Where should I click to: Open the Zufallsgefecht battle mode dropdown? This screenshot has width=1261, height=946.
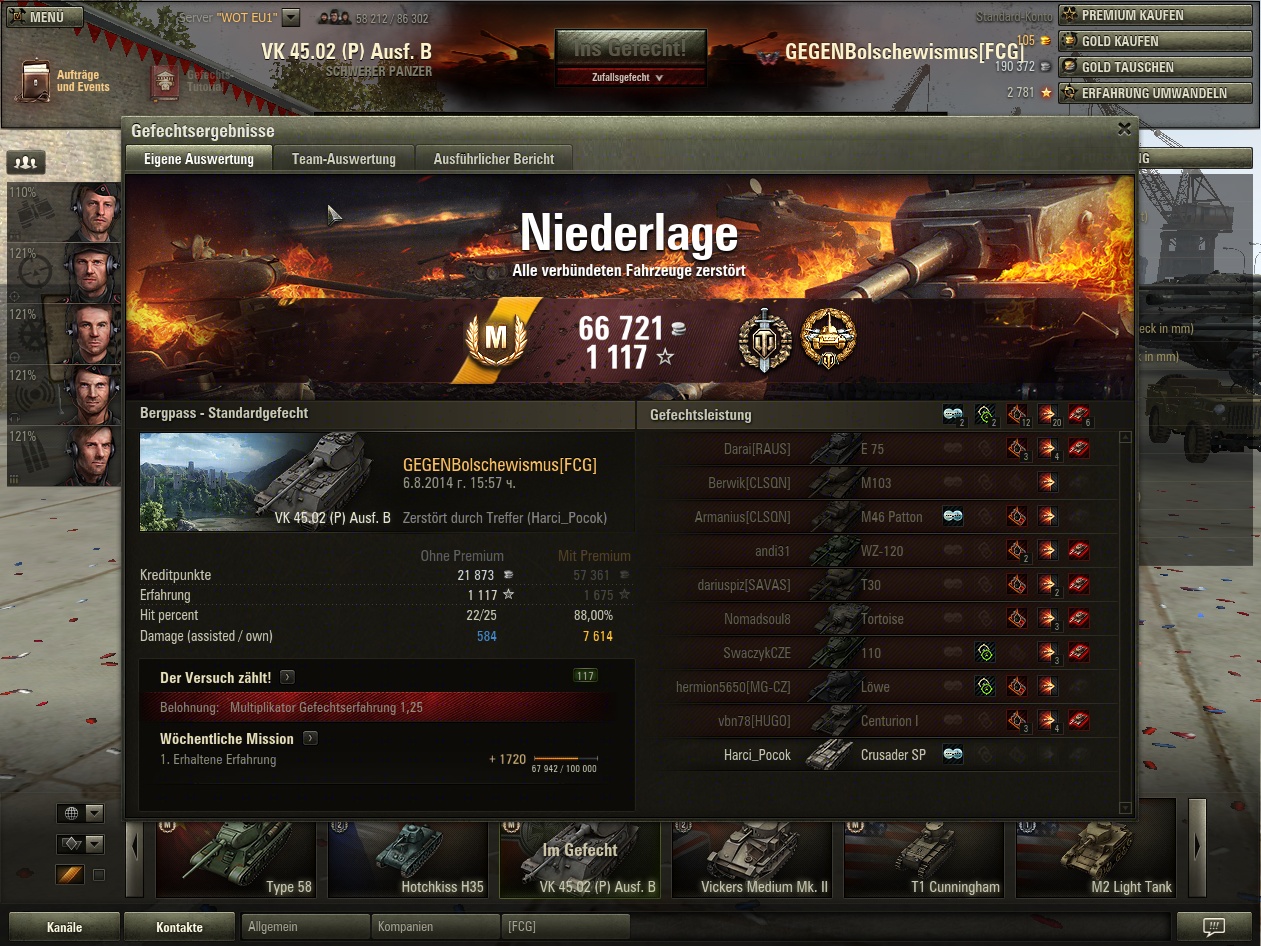pos(630,77)
